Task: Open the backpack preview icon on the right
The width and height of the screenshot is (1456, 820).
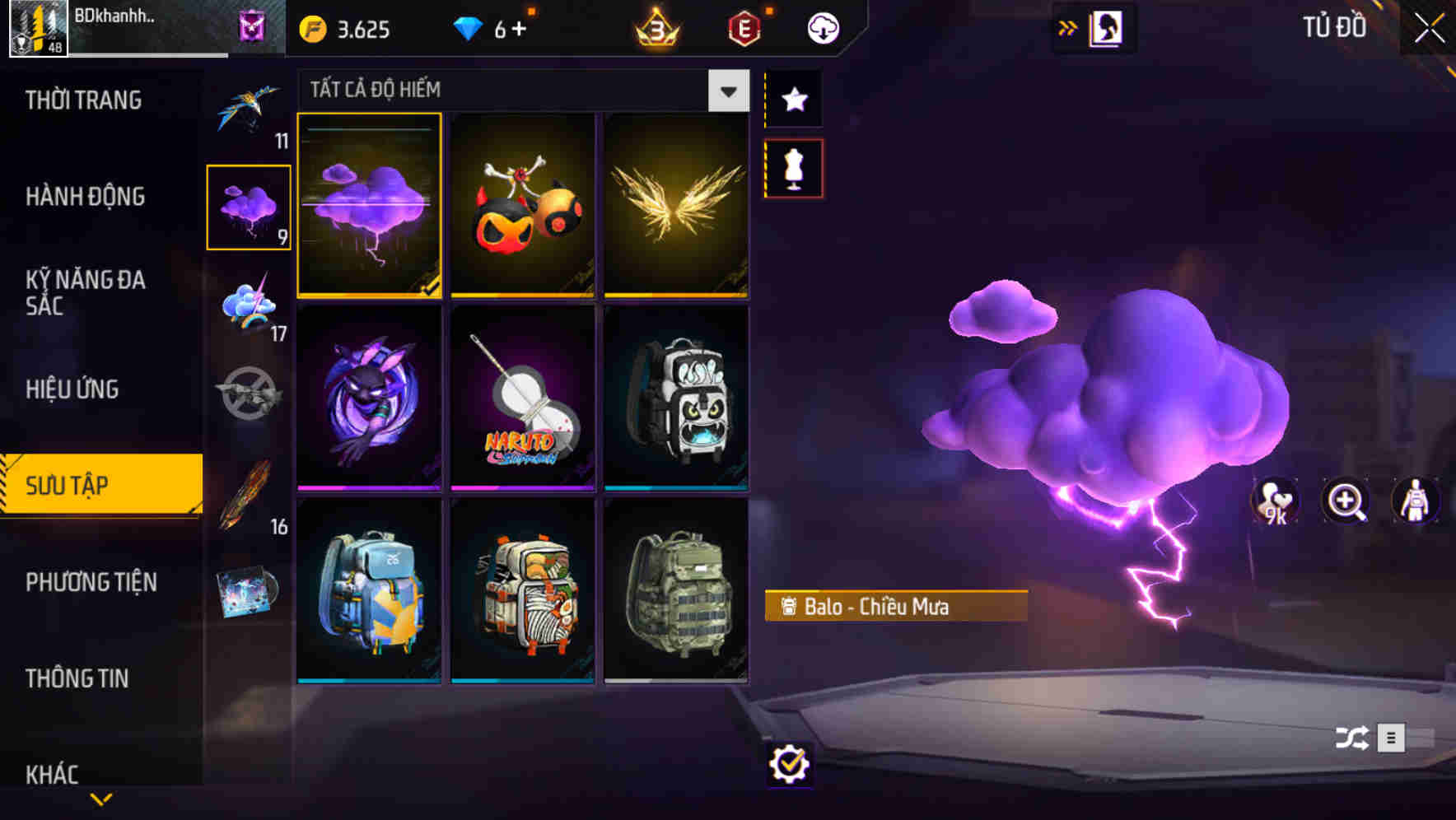Action: [x=1416, y=501]
